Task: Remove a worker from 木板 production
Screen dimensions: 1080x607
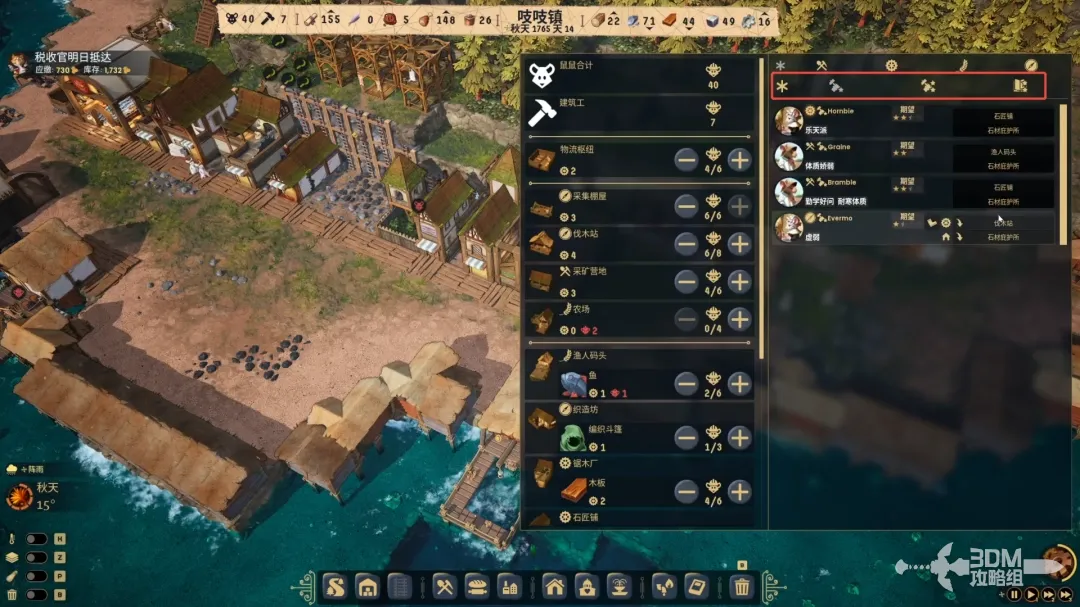Action: pos(686,491)
